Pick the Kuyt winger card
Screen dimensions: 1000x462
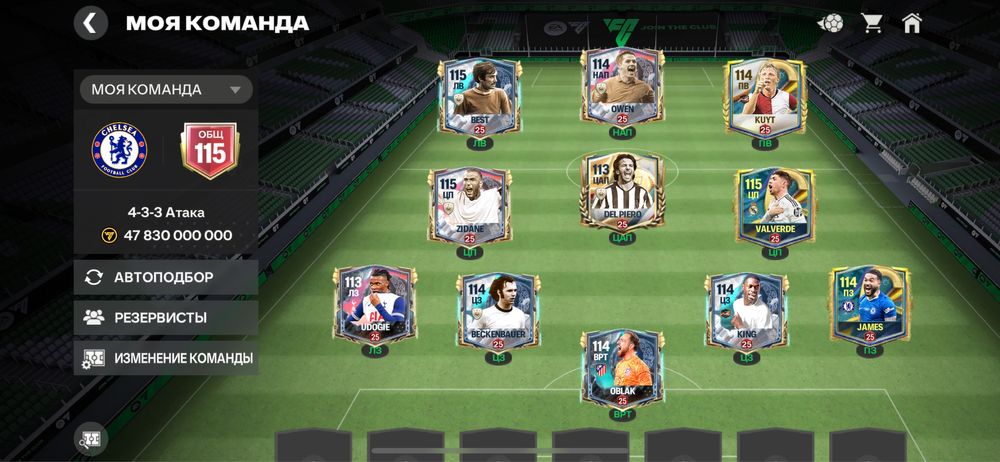[x=766, y=96]
